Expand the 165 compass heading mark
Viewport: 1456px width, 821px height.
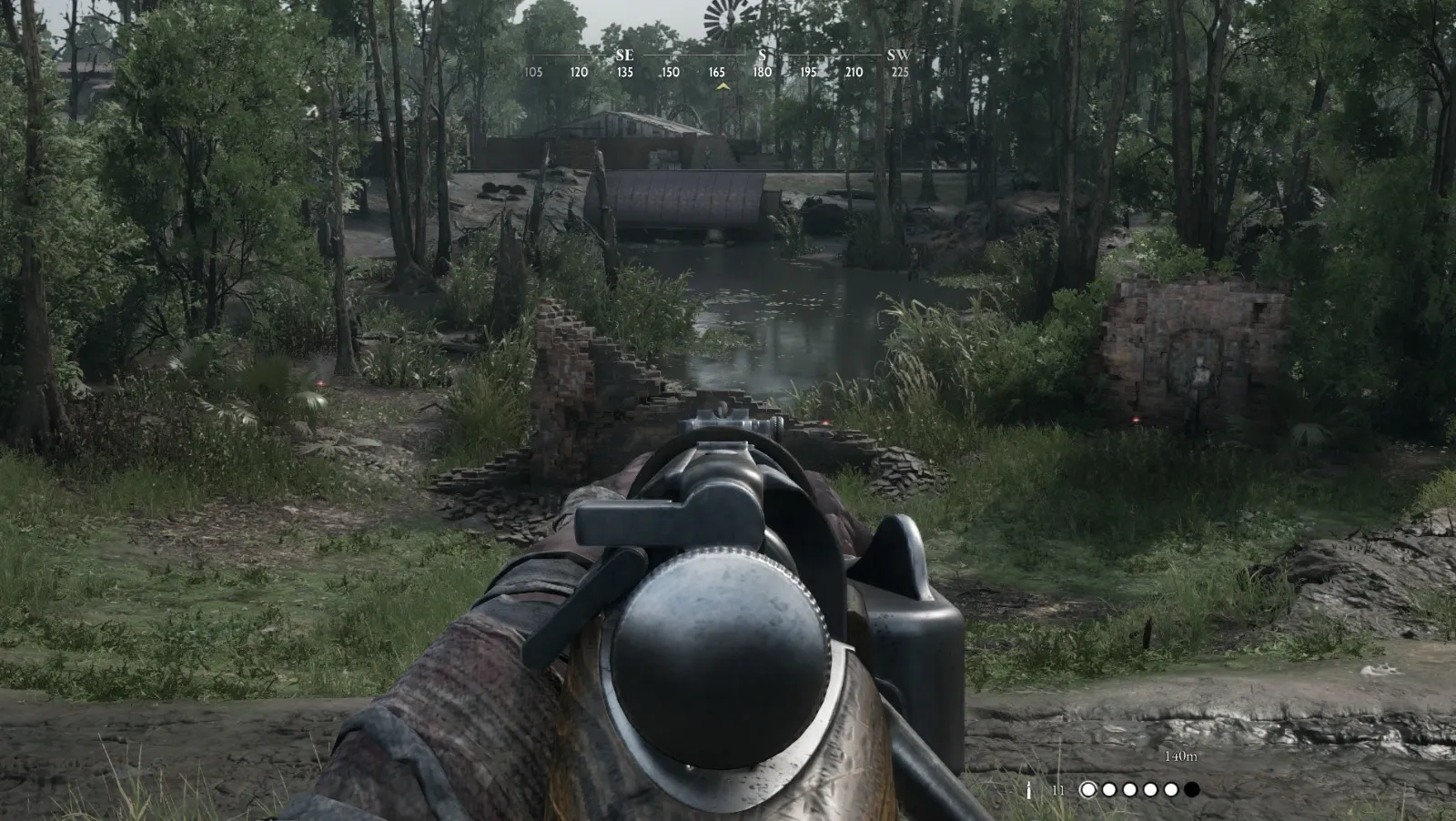[x=715, y=71]
